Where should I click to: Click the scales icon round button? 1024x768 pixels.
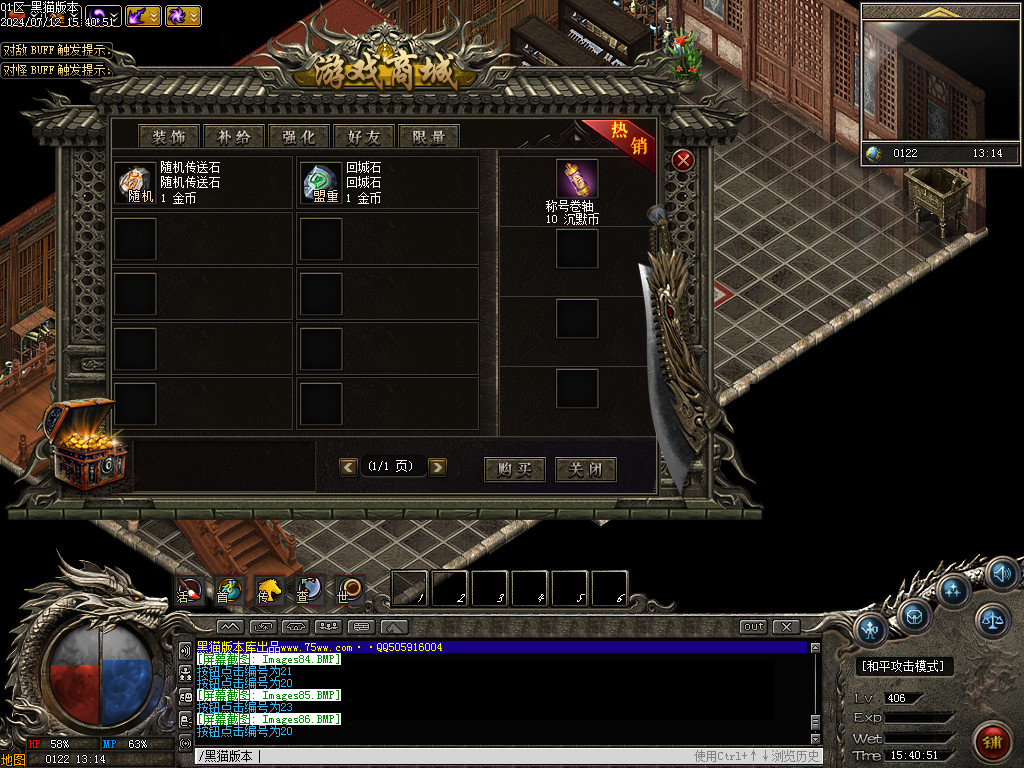(x=992, y=620)
